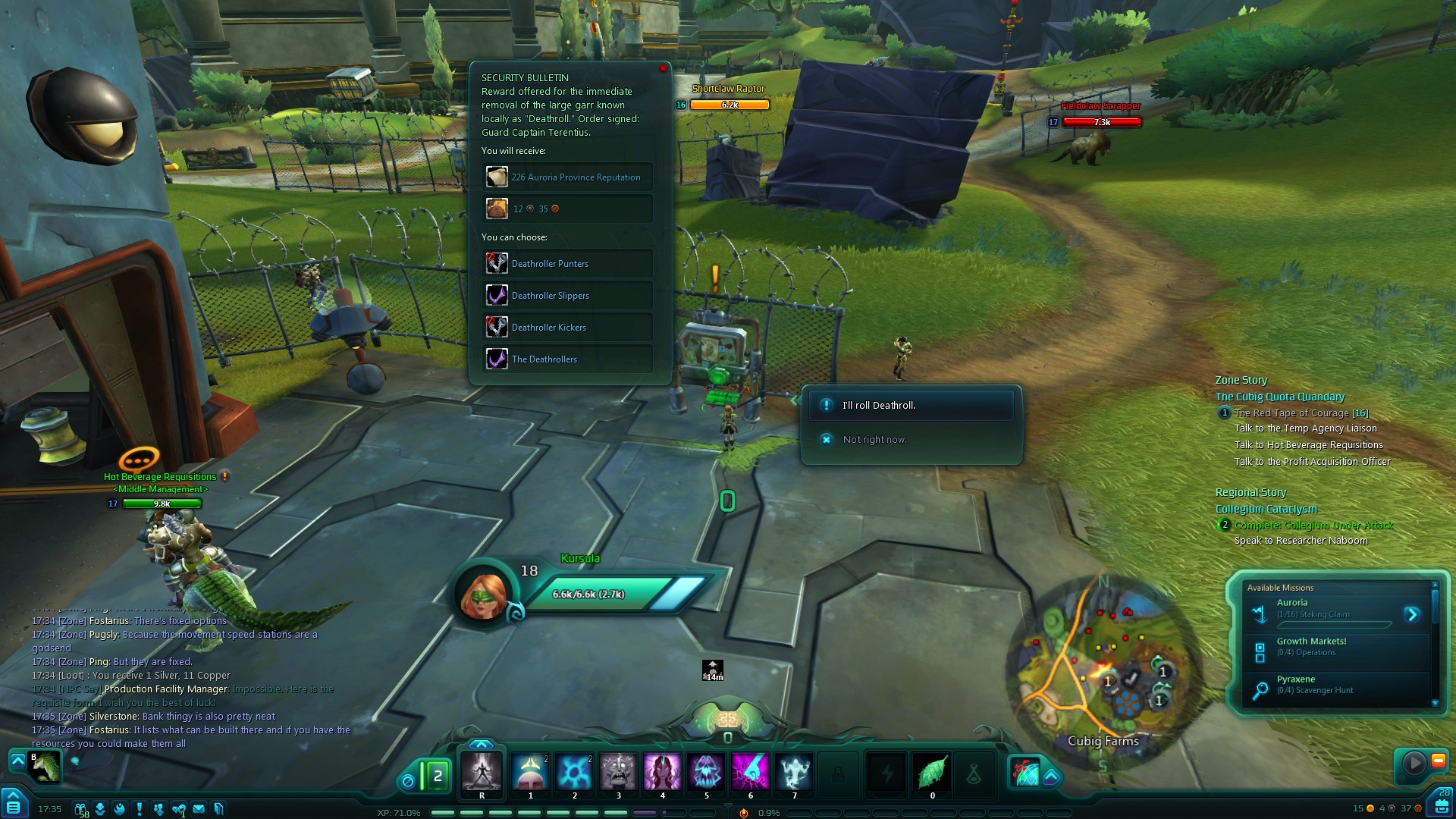Open the mail envelope icon

point(199,808)
